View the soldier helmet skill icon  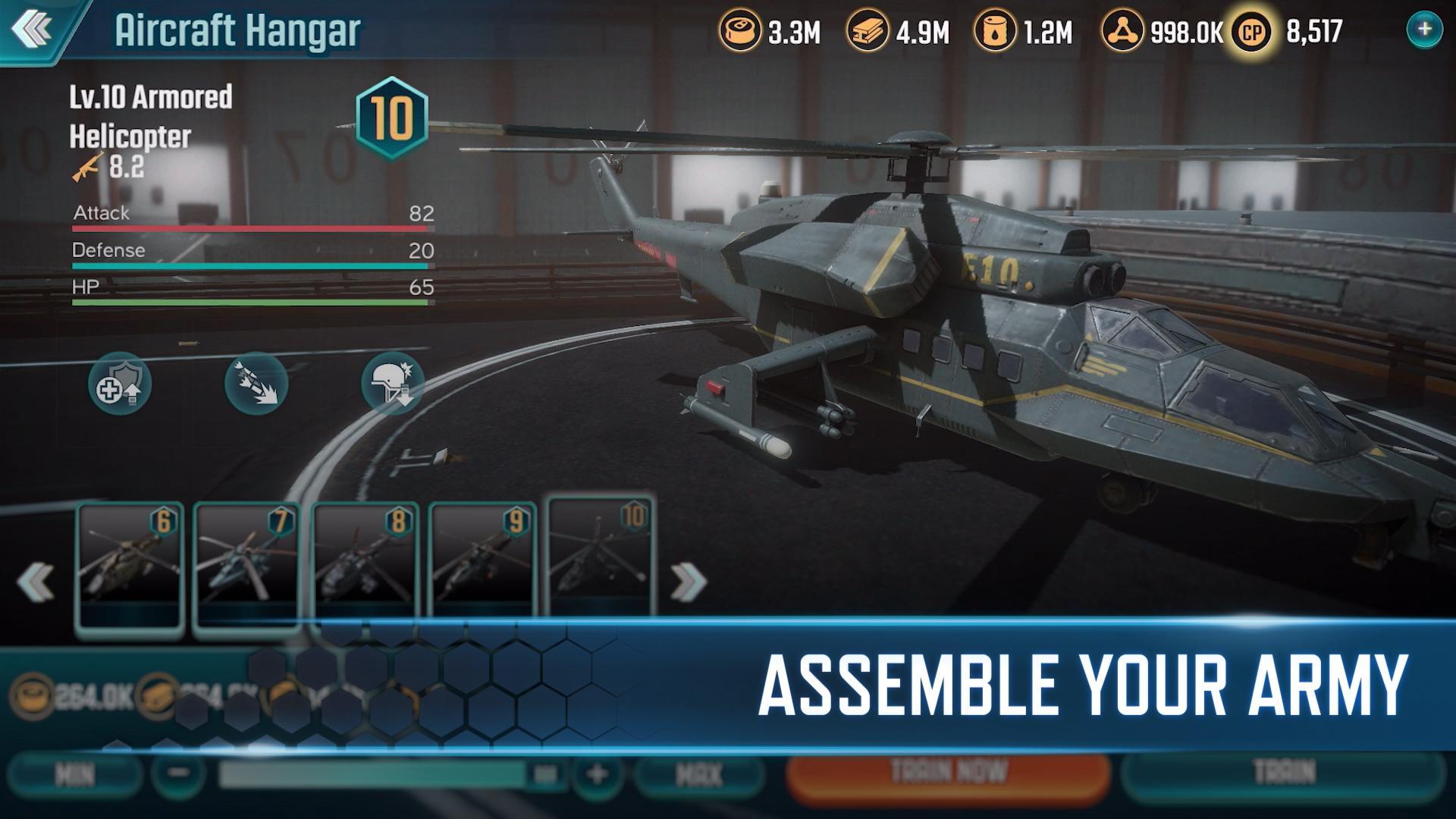[392, 384]
